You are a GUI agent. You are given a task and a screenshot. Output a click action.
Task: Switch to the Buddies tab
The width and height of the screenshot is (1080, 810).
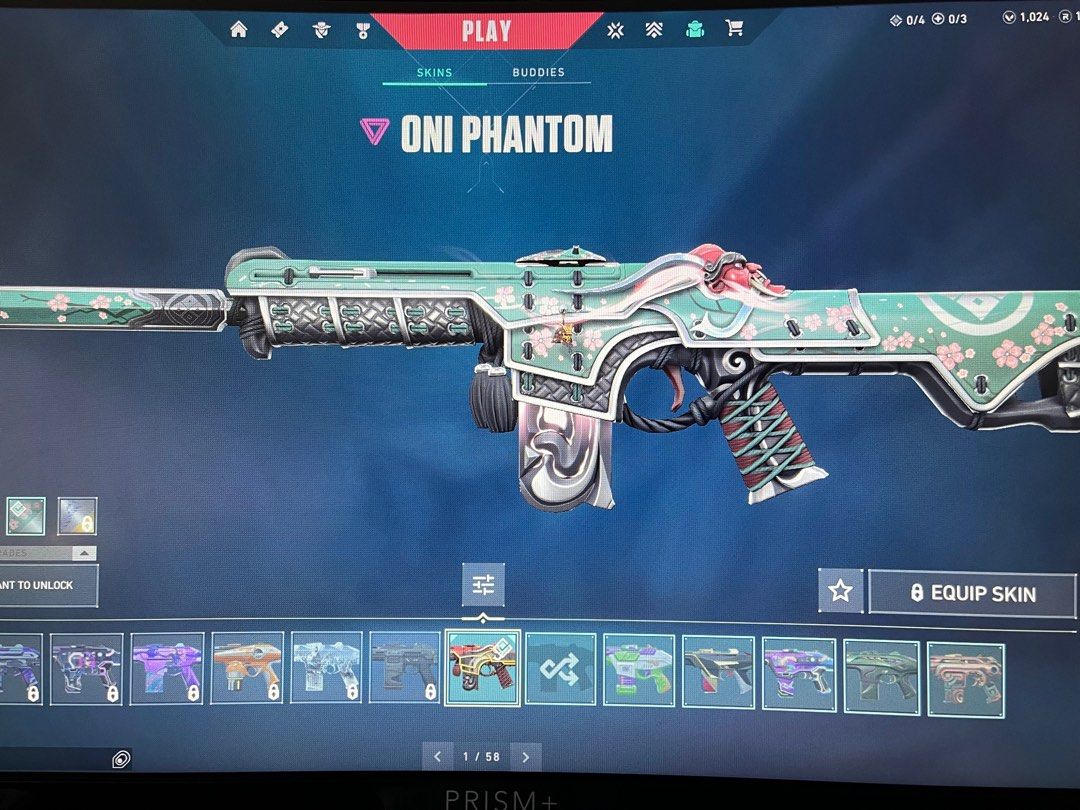pyautogui.click(x=538, y=72)
